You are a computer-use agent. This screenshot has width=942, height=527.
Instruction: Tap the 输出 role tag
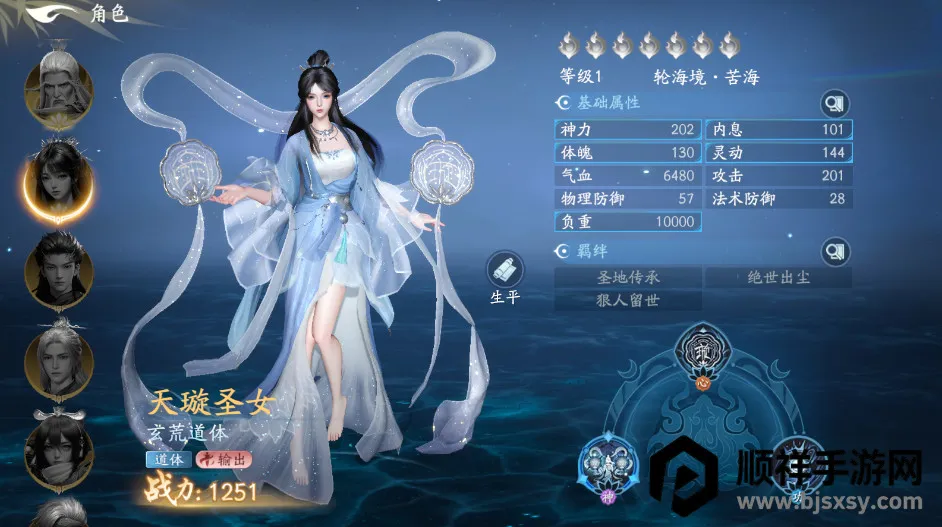pyautogui.click(x=224, y=460)
